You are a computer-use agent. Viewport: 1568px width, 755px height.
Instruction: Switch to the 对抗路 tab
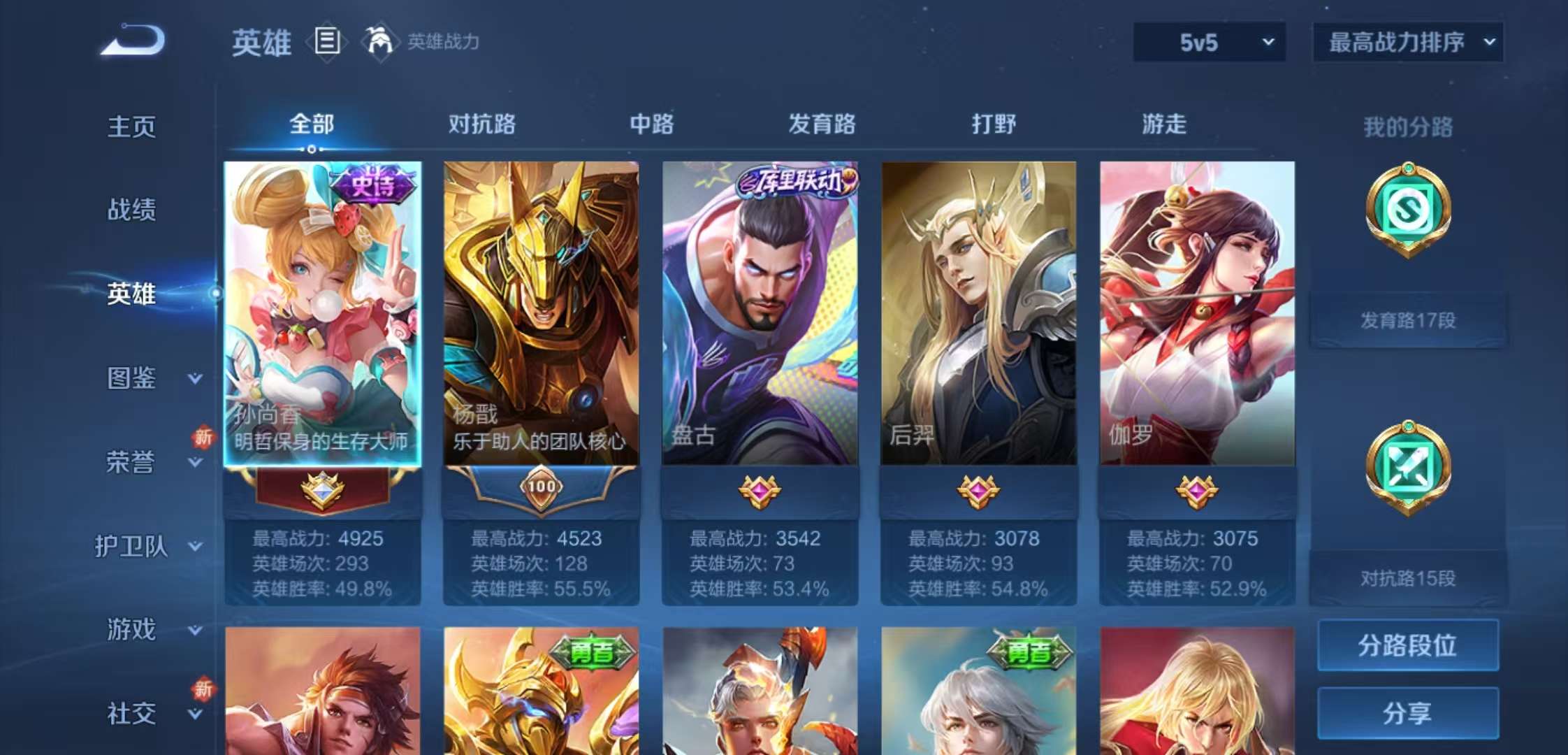pos(482,124)
